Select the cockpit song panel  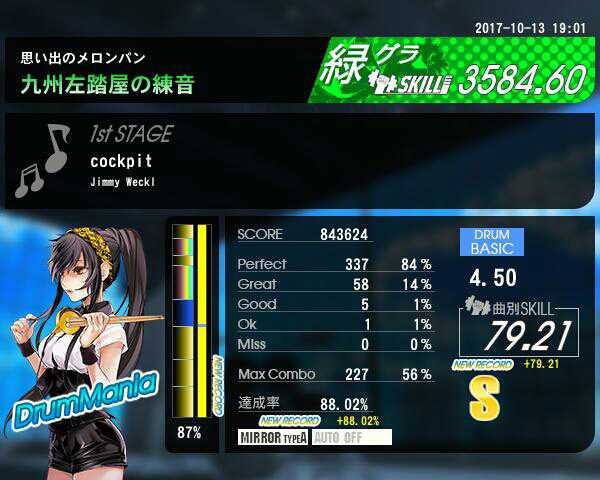tap(300, 160)
